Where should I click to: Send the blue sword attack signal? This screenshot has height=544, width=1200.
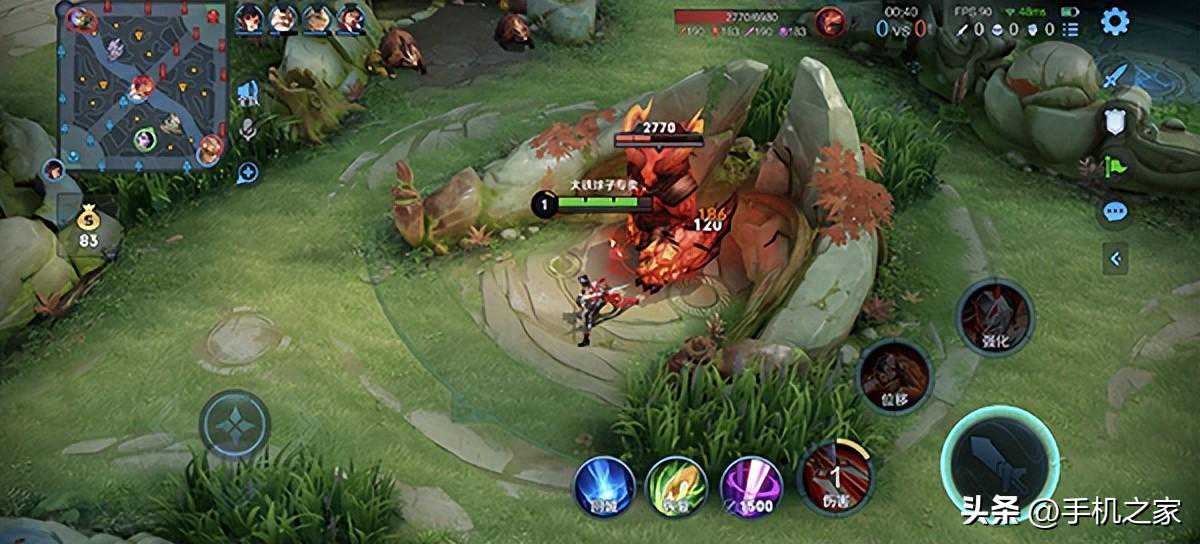click(1115, 76)
